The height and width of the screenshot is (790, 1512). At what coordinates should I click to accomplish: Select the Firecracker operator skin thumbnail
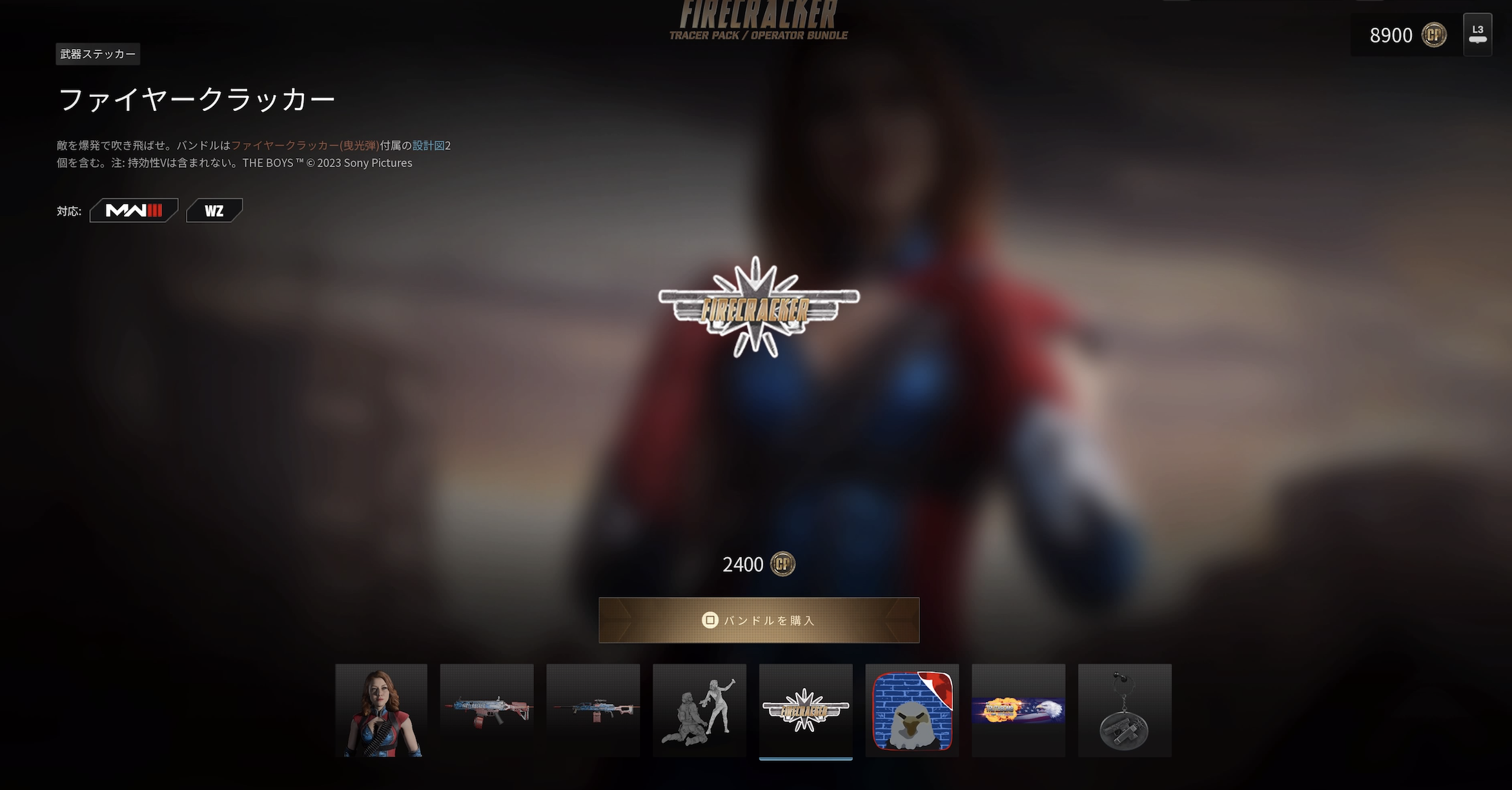coord(381,710)
